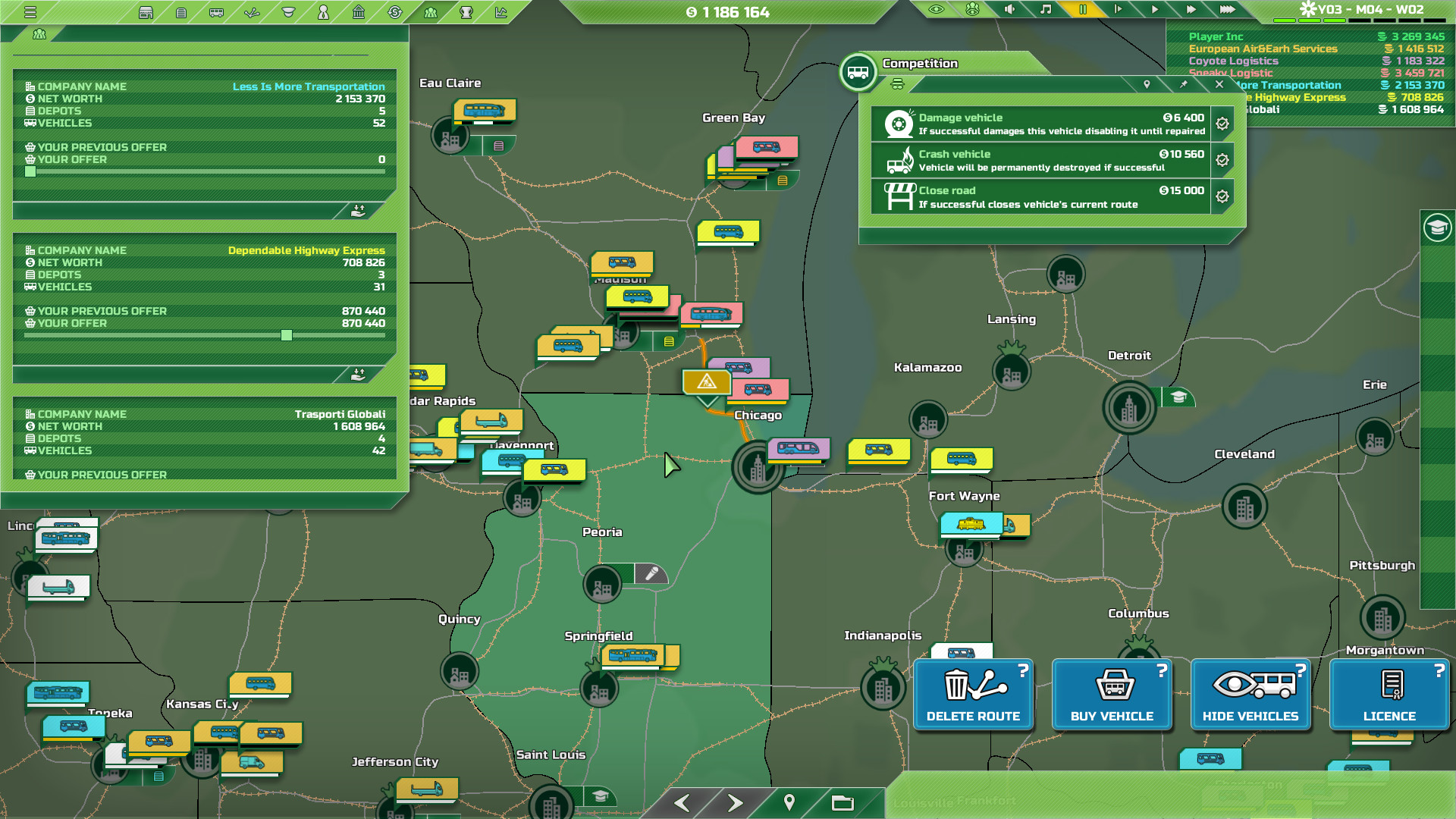Viewport: 1456px width, 819px height.
Task: Switch to fastest game speed
Action: 1227,11
